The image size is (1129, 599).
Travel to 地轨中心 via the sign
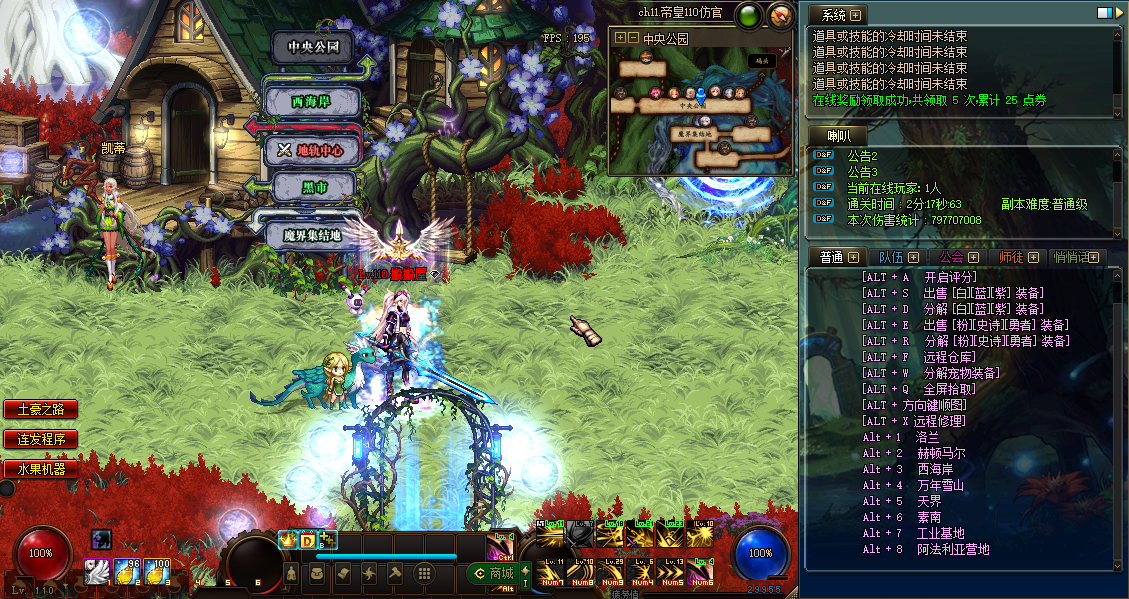click(x=312, y=151)
